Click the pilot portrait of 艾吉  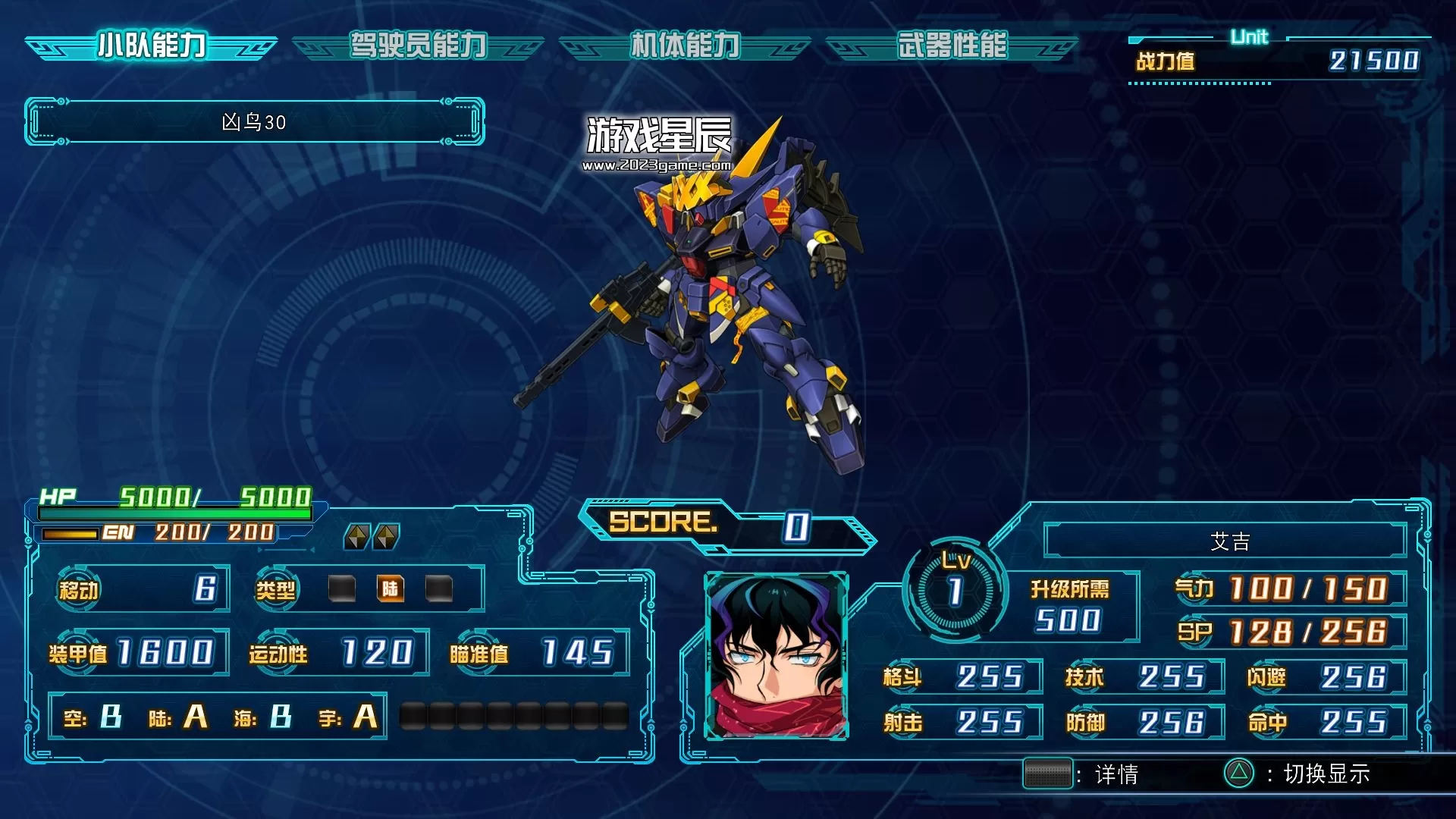click(x=776, y=656)
